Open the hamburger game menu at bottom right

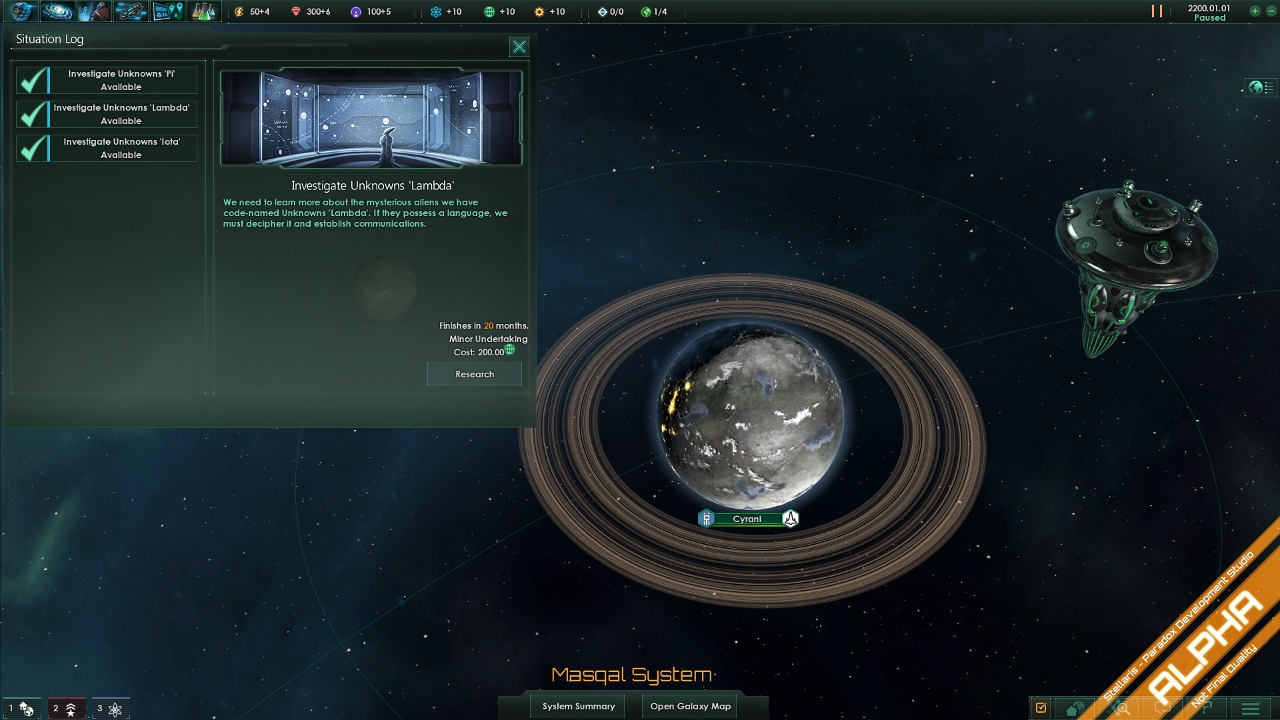tap(1253, 708)
